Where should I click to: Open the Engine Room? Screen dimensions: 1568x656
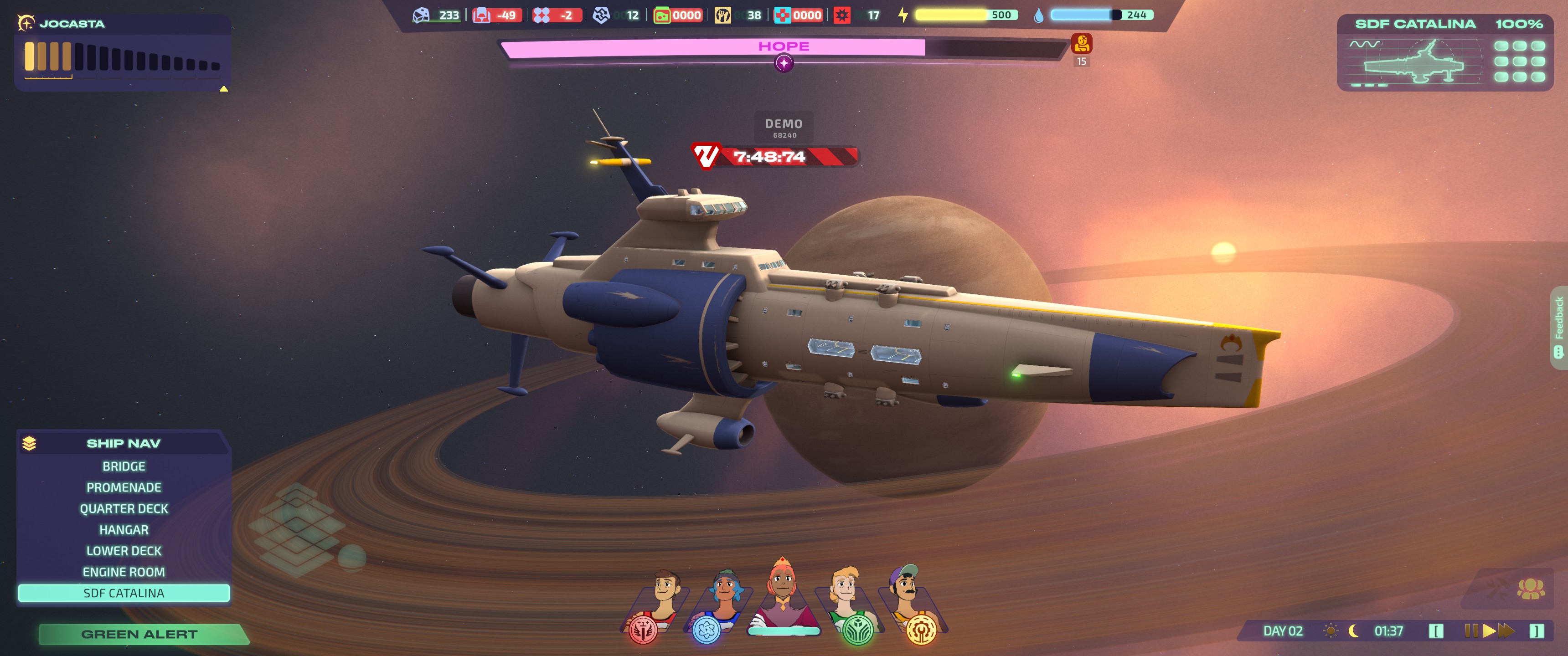(x=124, y=572)
